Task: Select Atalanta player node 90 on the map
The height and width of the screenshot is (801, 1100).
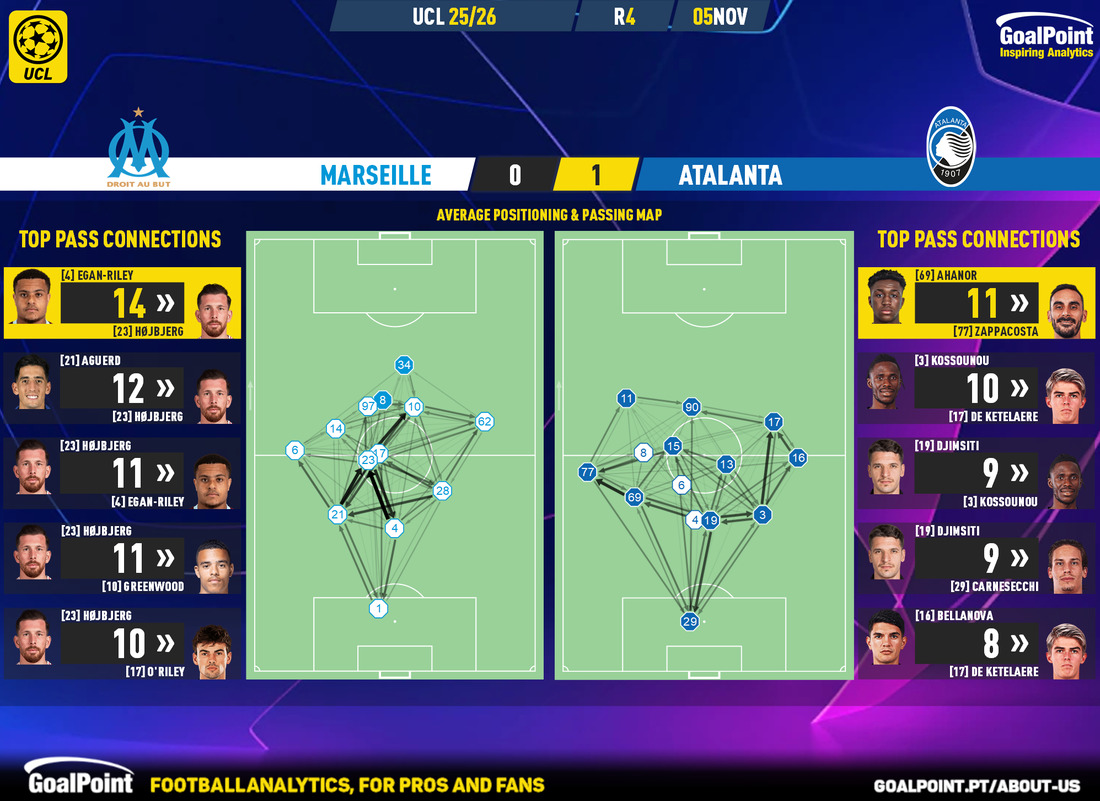Action: point(691,407)
